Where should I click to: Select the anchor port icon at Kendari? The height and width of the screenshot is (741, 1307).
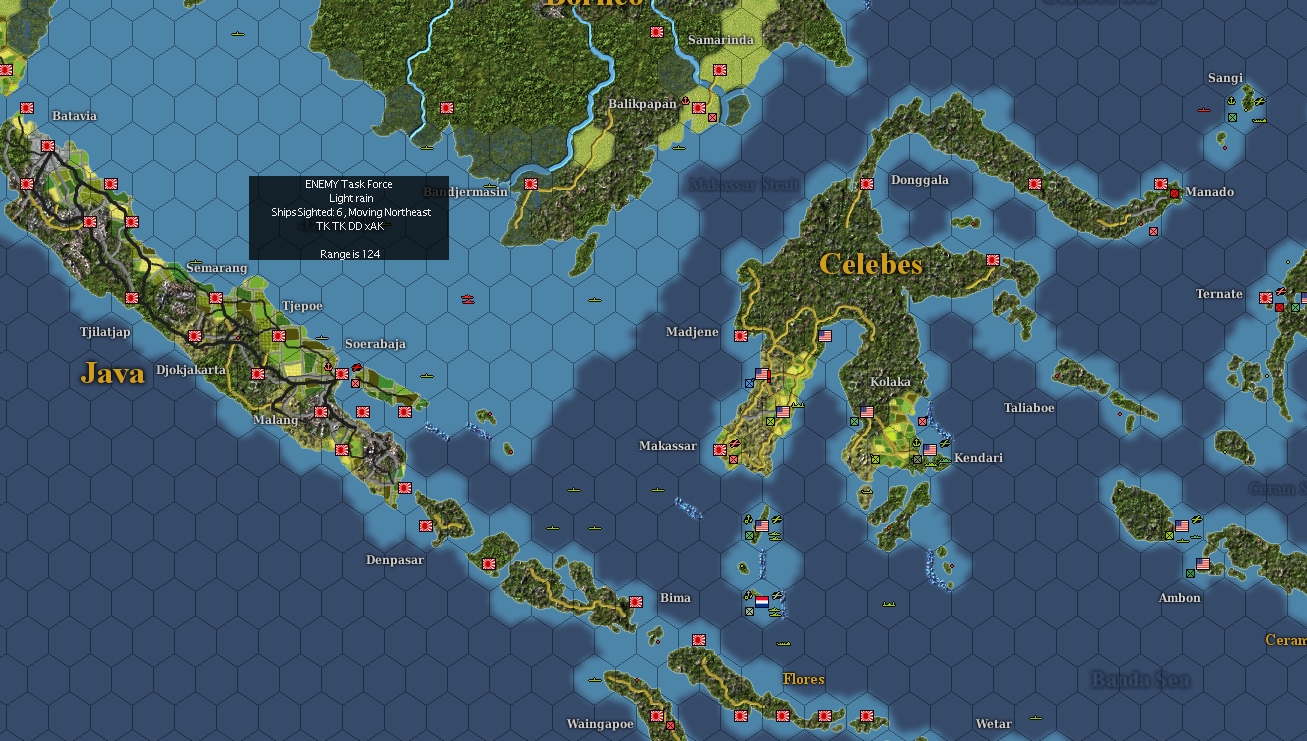point(916,442)
